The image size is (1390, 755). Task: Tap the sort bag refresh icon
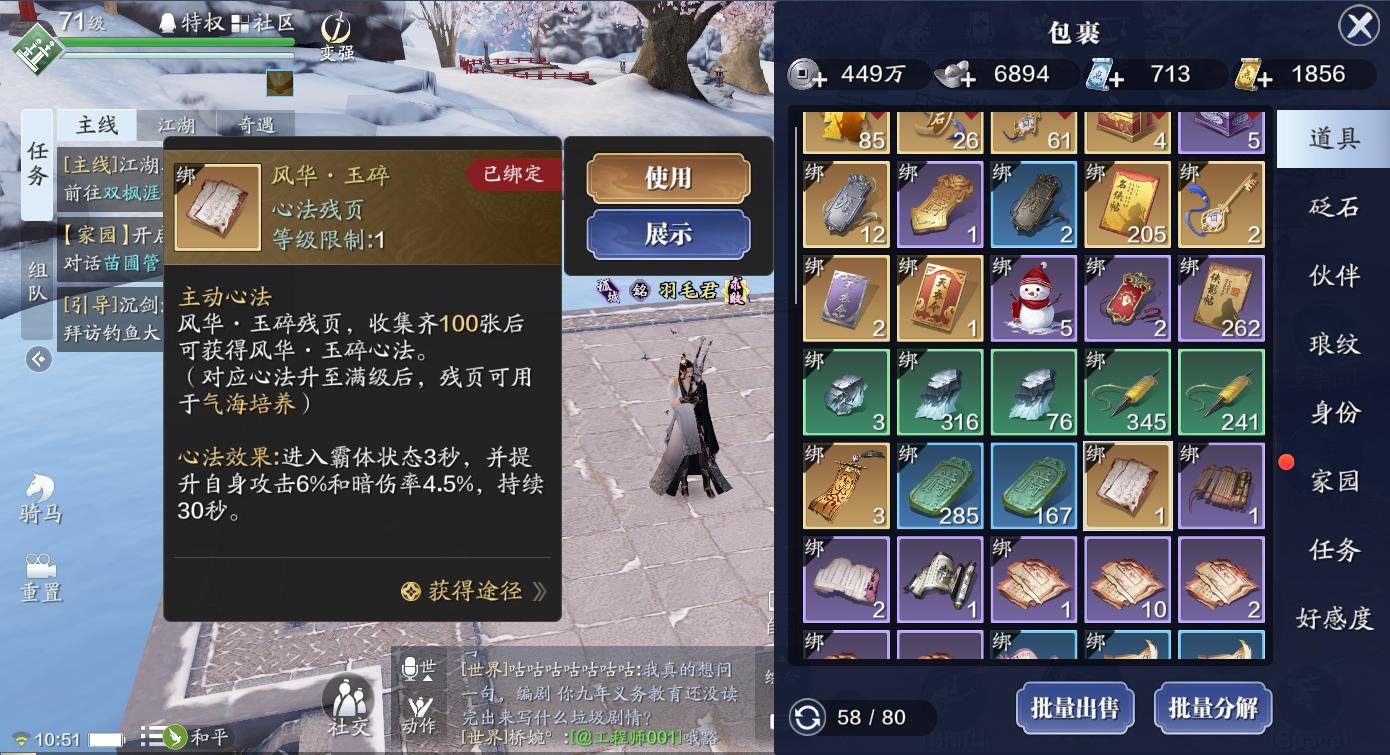[807, 717]
